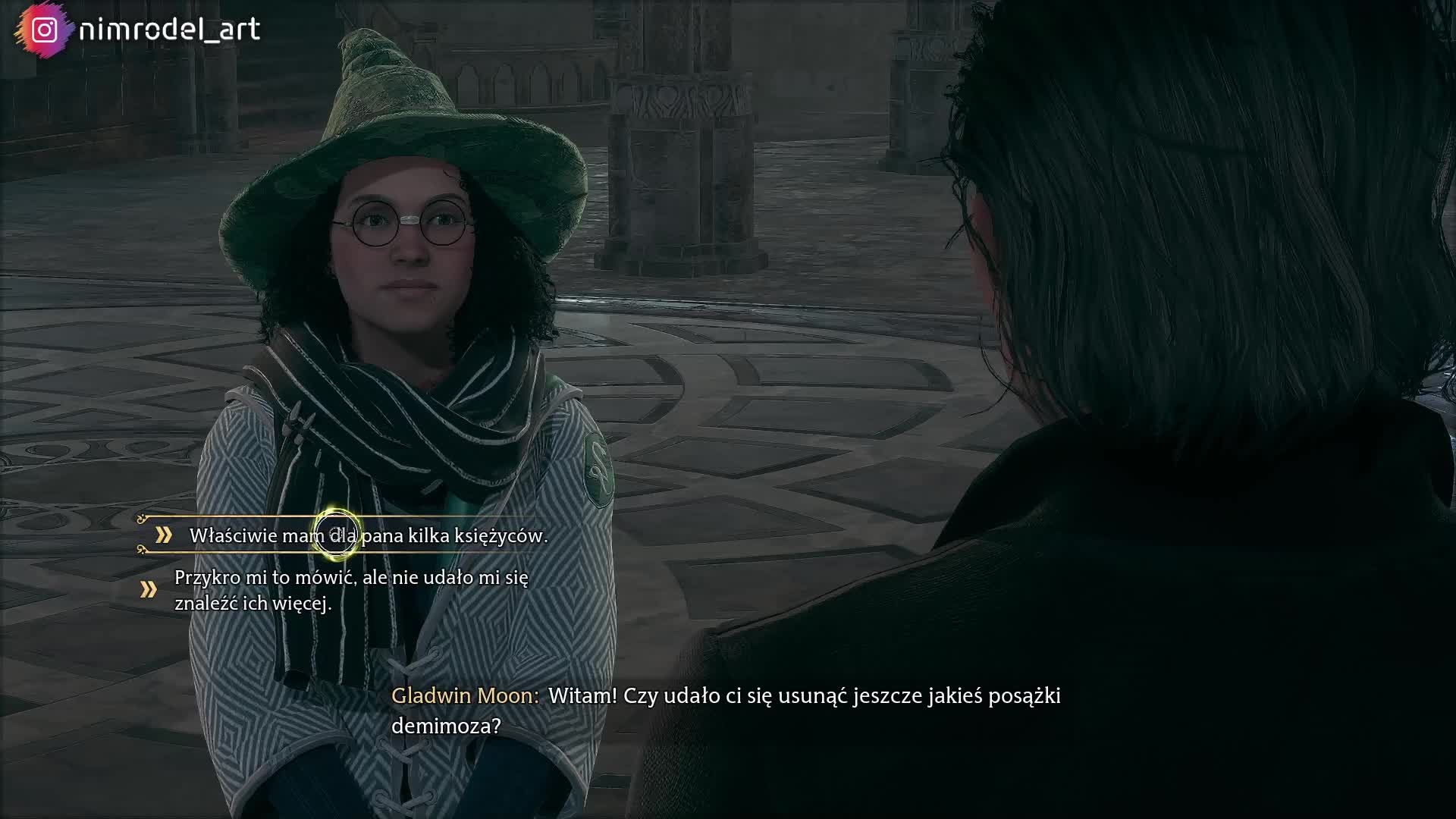The image size is (1456, 819).
Task: Choose reply "Właściwie mam dla pana kilka księżyców"
Action: click(x=368, y=535)
